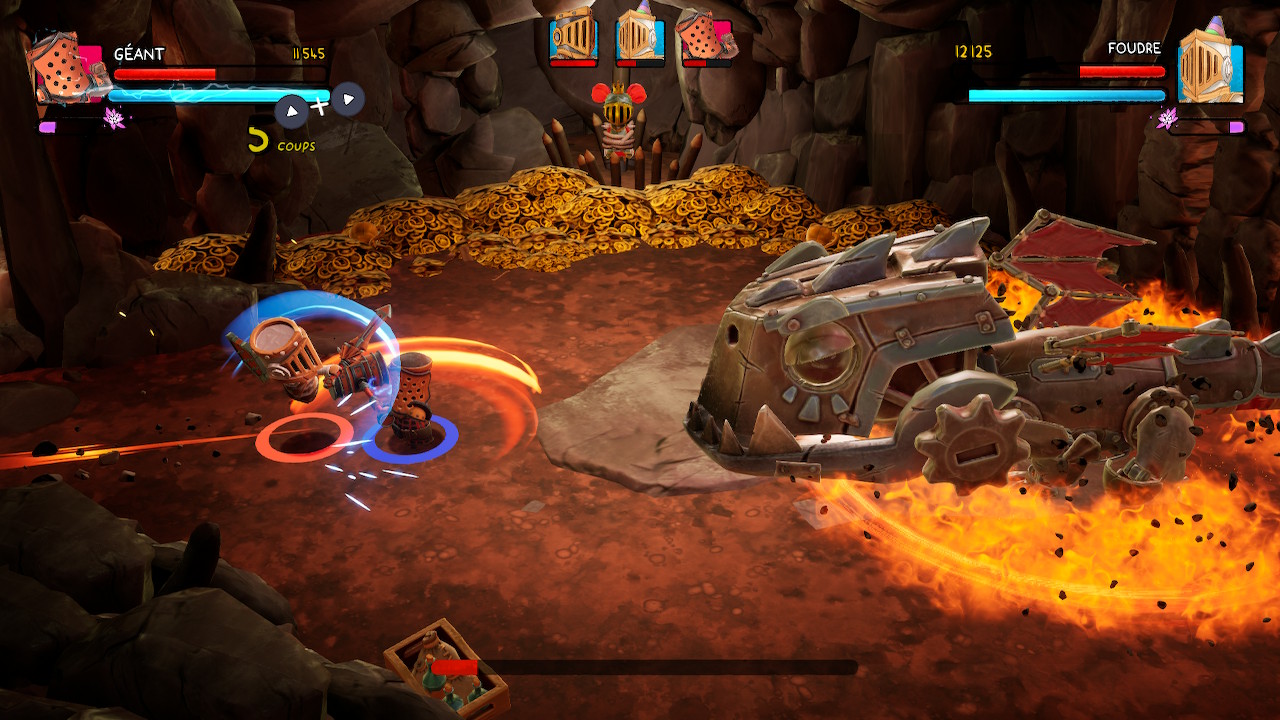Pick the small hatless knight helmet portrait

click(x=574, y=38)
